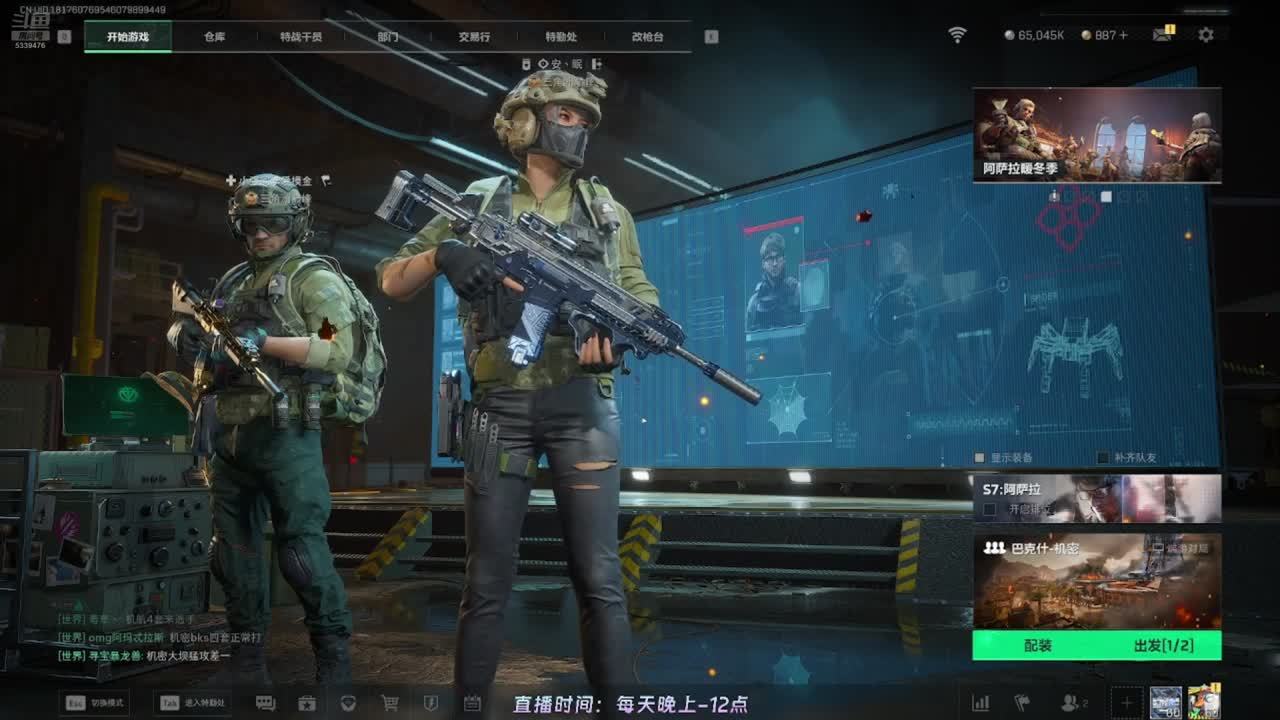Open the settings gear icon

pos(1206,35)
